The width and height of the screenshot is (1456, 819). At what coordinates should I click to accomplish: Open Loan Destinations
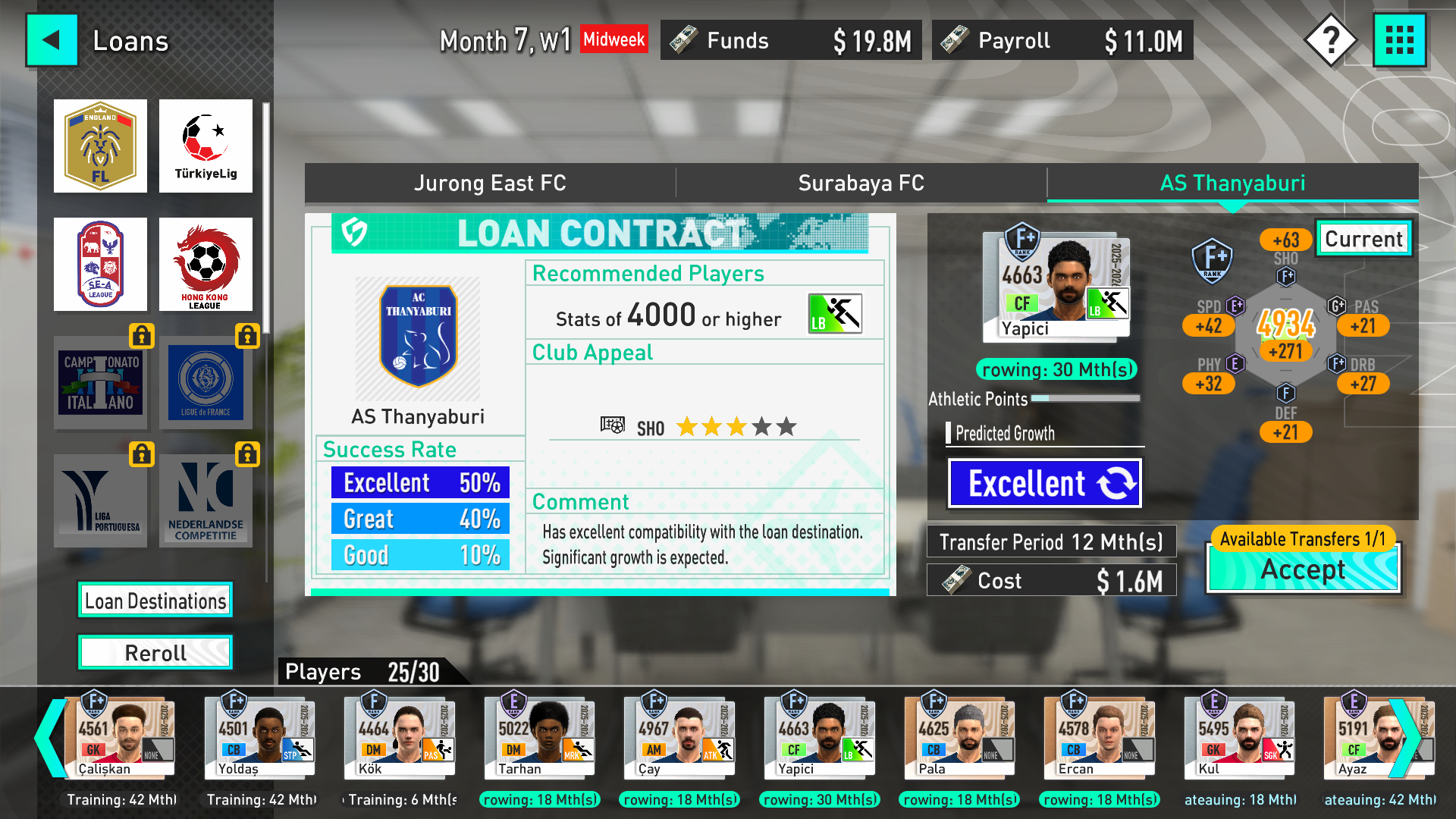click(155, 600)
